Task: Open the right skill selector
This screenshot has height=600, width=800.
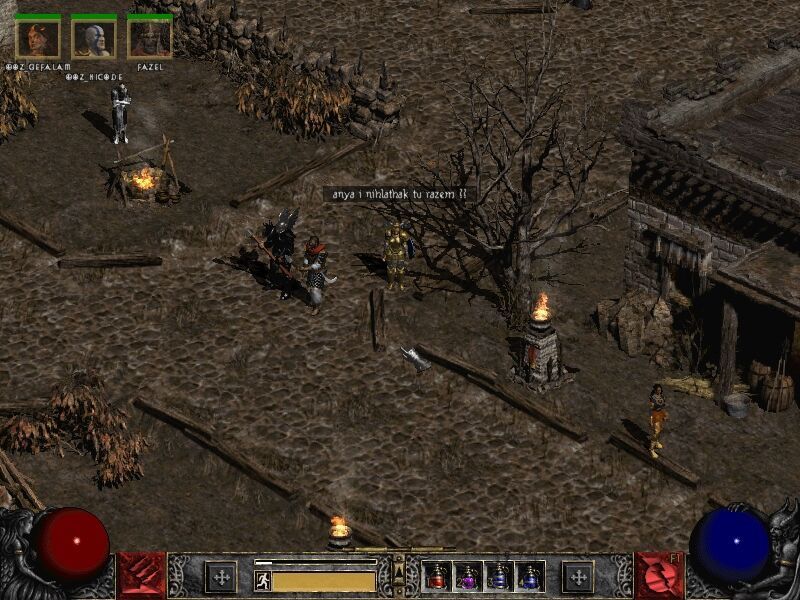Action: click(659, 576)
